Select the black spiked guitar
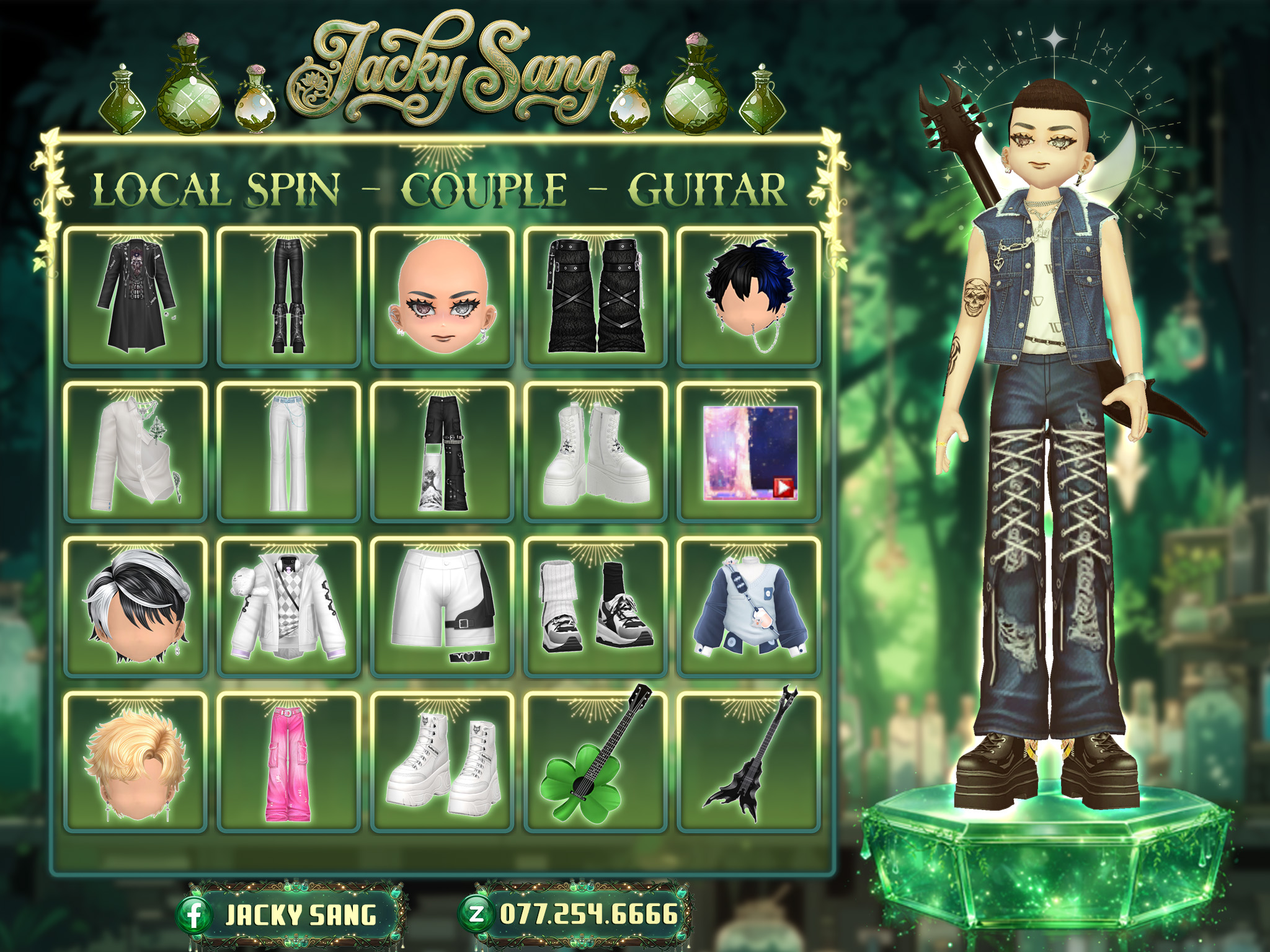 pos(748,762)
